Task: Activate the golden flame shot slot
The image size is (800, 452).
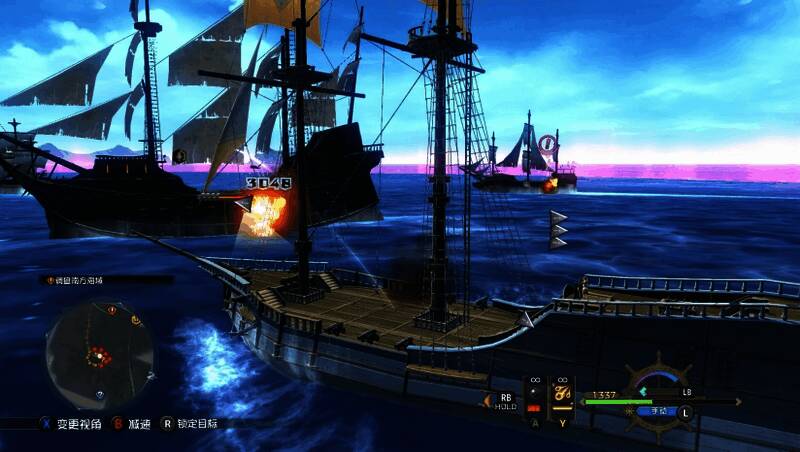Action: (x=562, y=394)
